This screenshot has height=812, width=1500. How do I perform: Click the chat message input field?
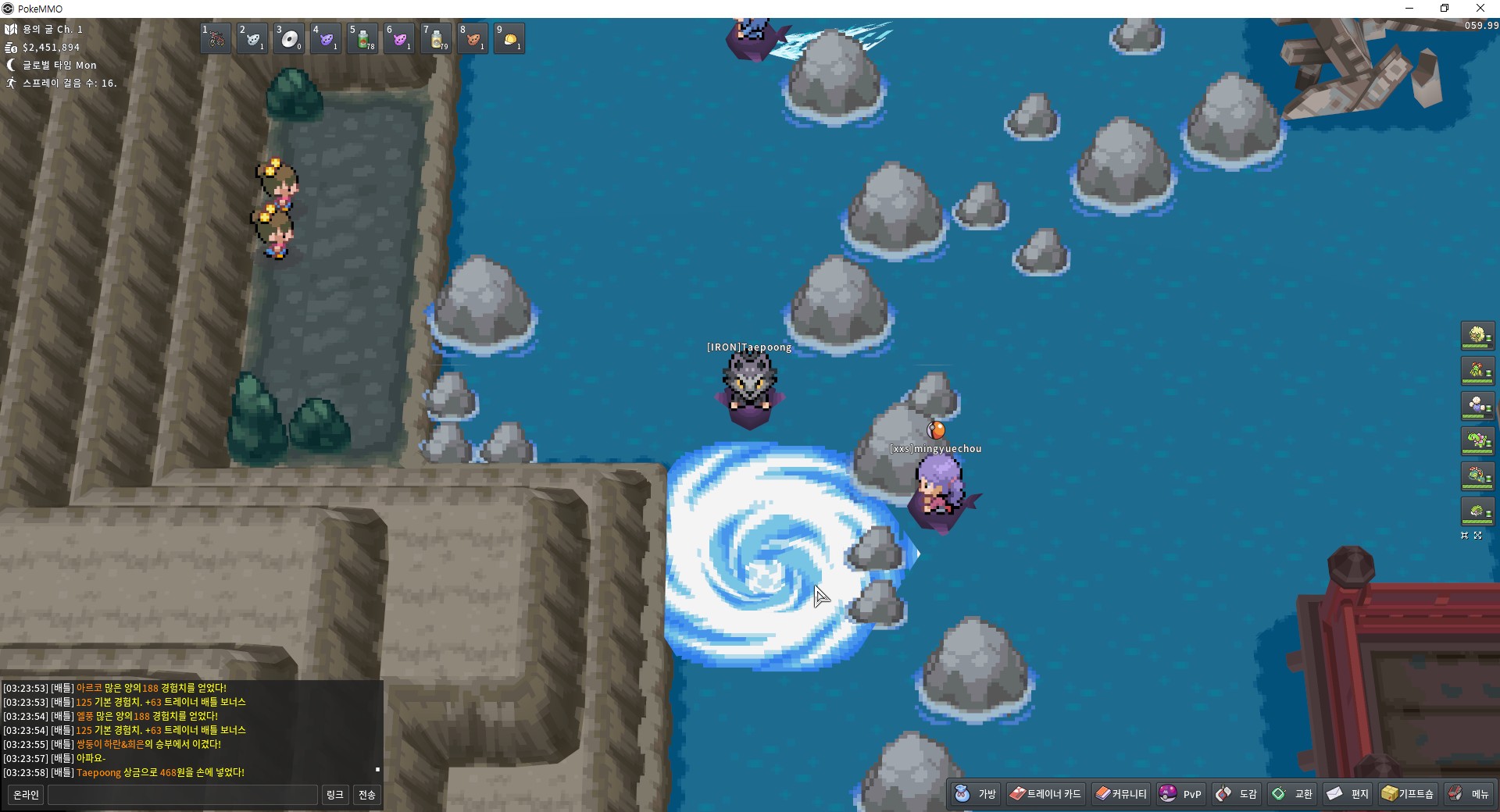point(183,795)
